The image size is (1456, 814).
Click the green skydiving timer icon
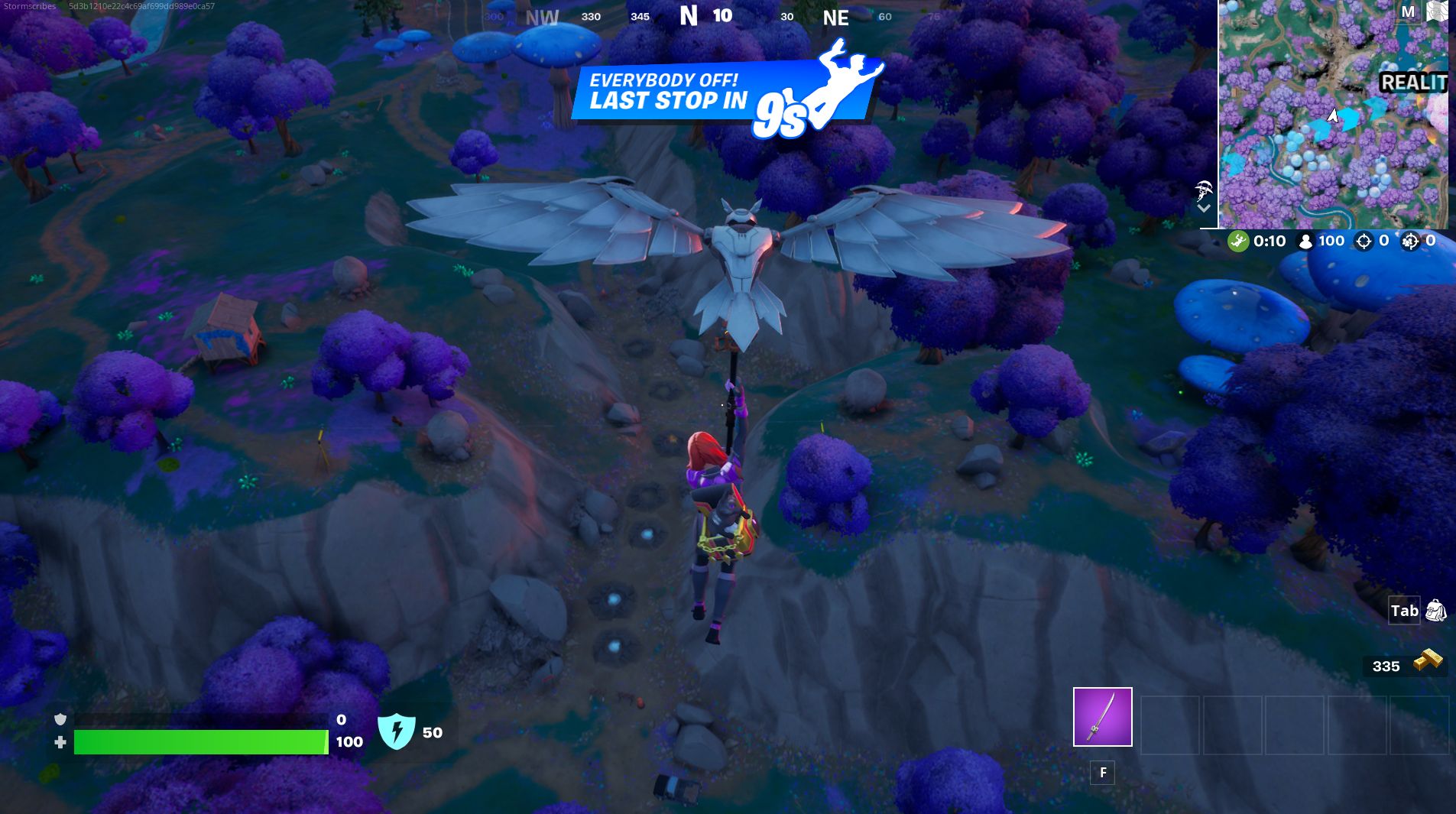pyautogui.click(x=1238, y=240)
